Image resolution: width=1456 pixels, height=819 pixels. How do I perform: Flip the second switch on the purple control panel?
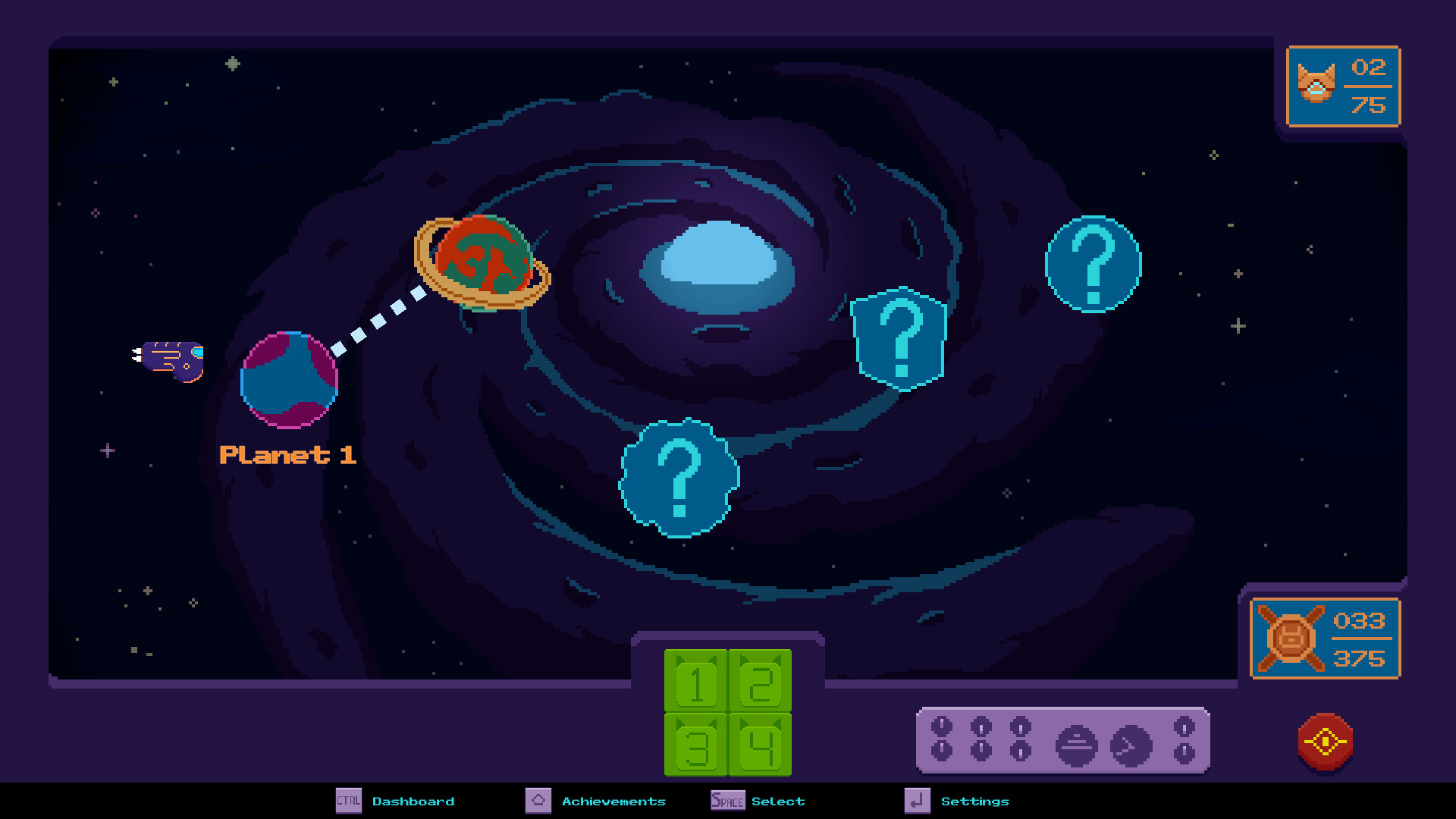coord(981,739)
